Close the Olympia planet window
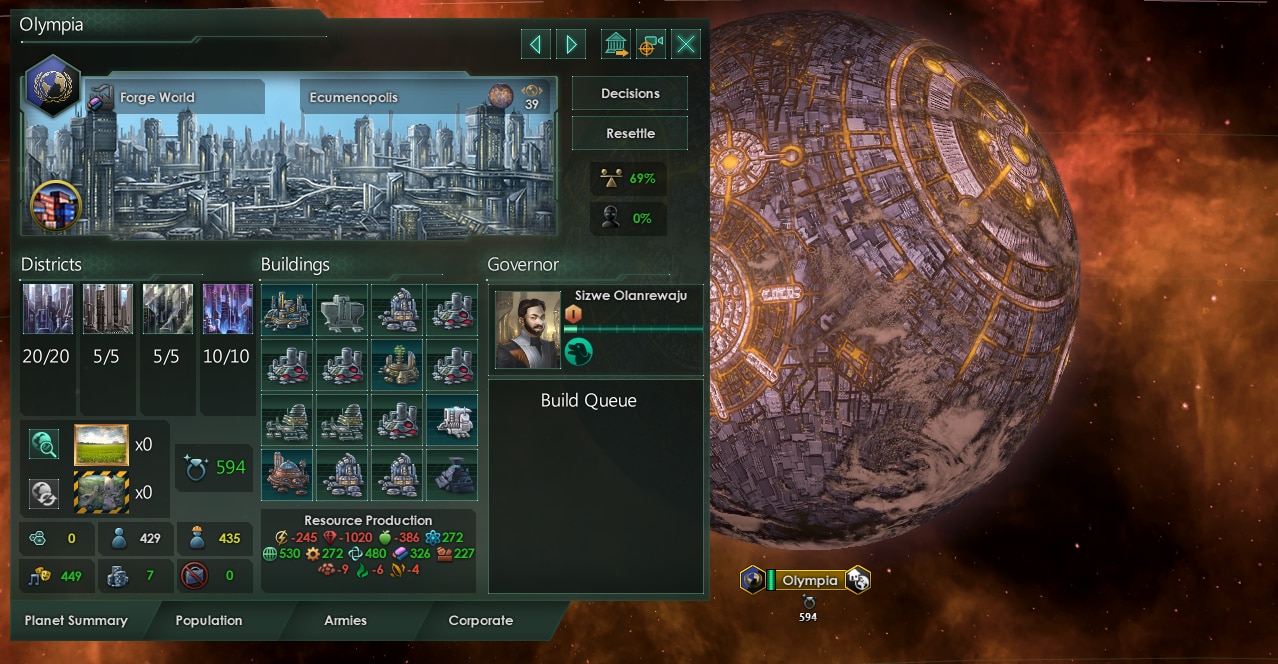Image resolution: width=1278 pixels, height=664 pixels. 686,44
